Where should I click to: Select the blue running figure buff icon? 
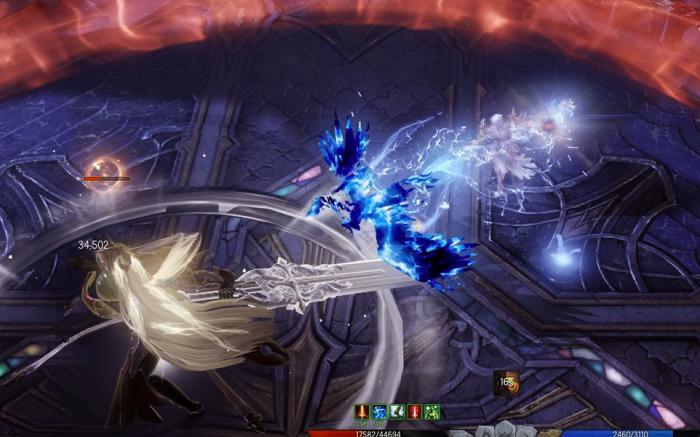pyautogui.click(x=379, y=412)
